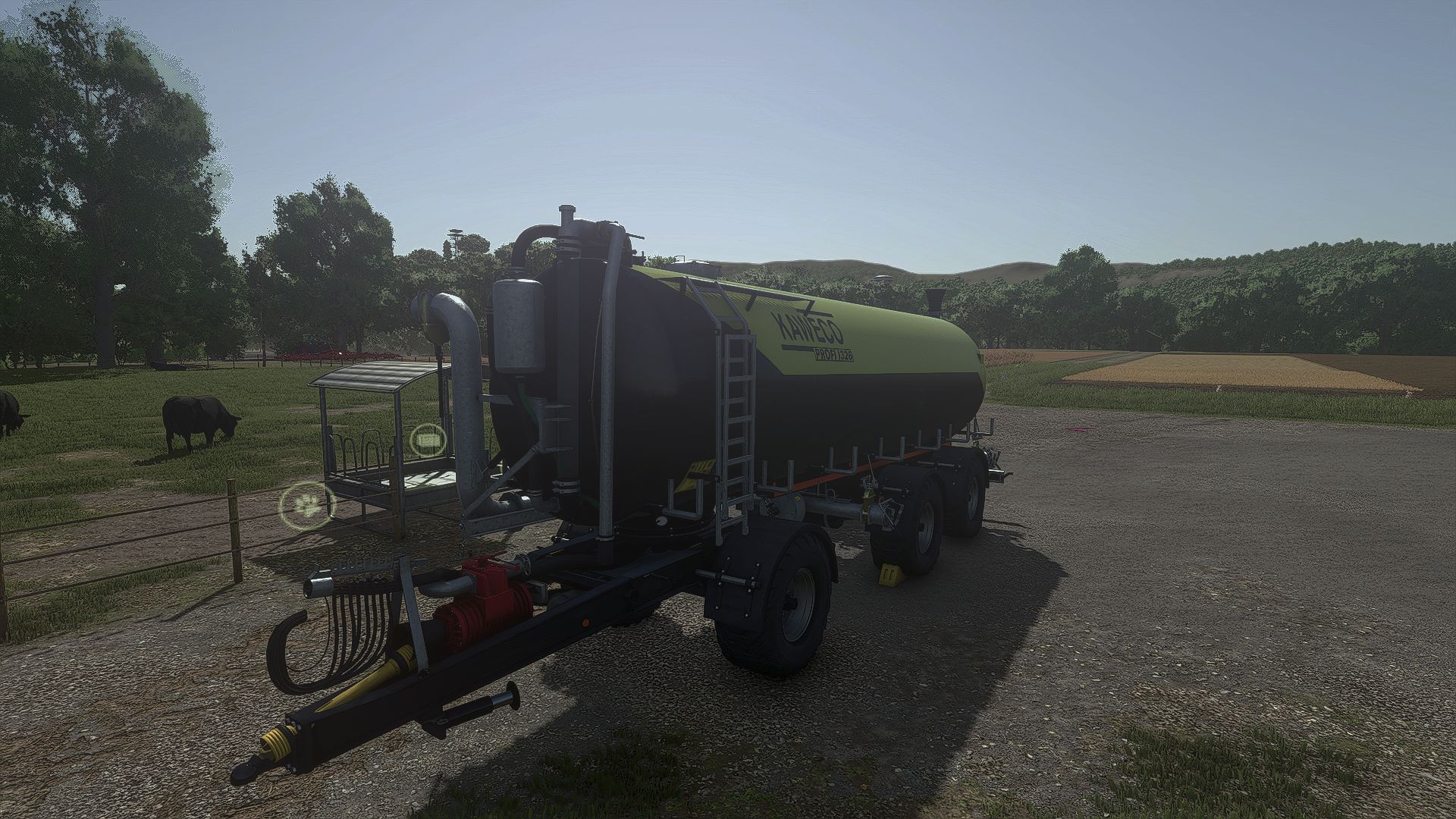The height and width of the screenshot is (819, 1456).
Task: Click the rectangular trough marker icon
Action: (x=429, y=440)
